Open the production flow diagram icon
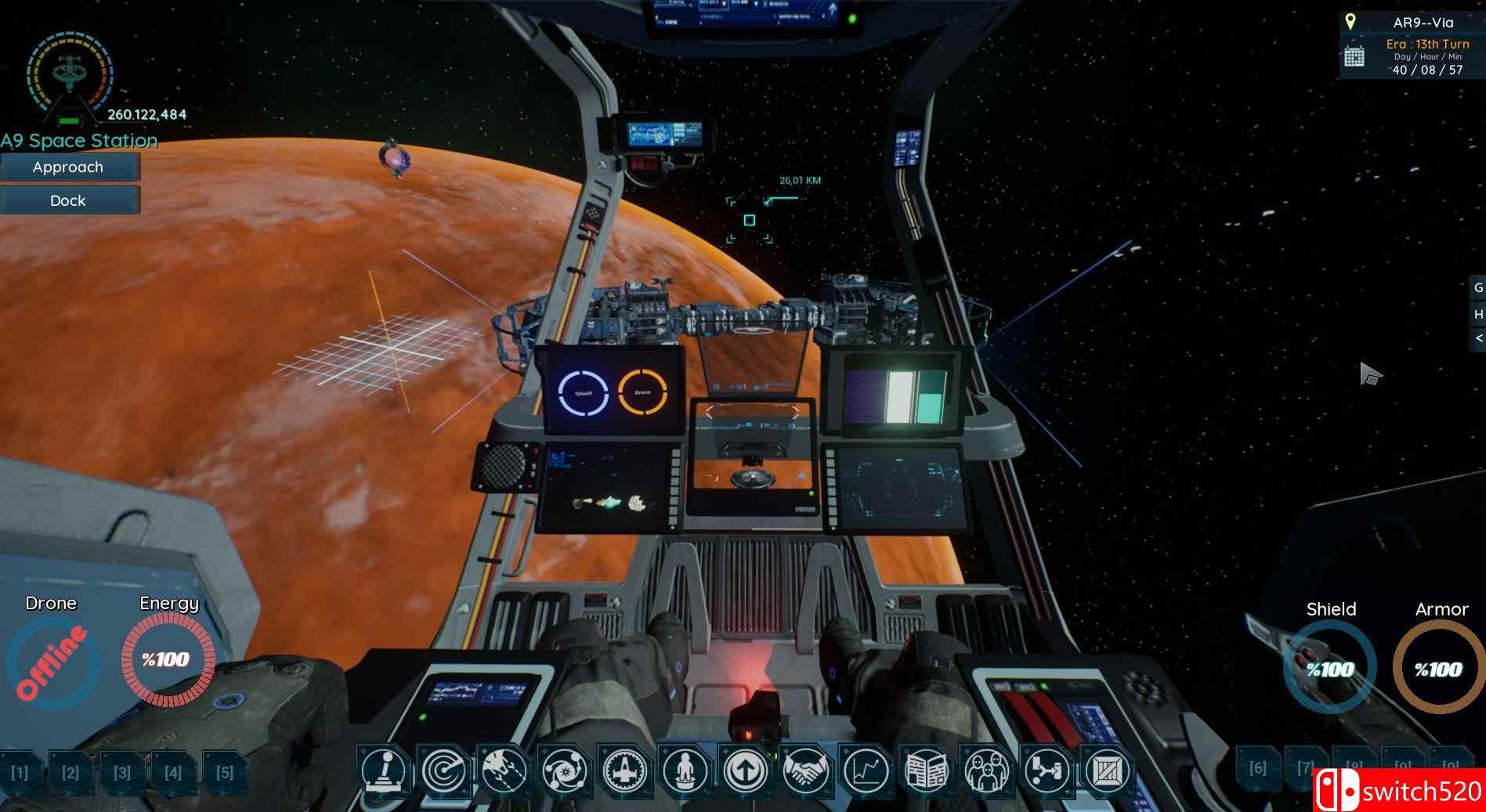Image resolution: width=1486 pixels, height=812 pixels. click(1046, 770)
